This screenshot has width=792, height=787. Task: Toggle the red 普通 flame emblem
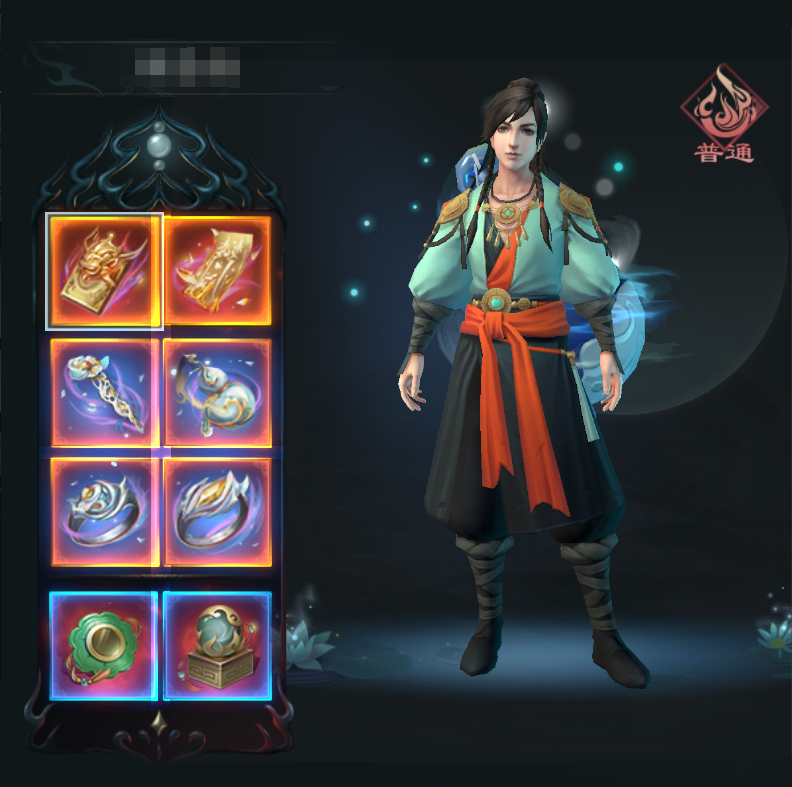[x=724, y=114]
